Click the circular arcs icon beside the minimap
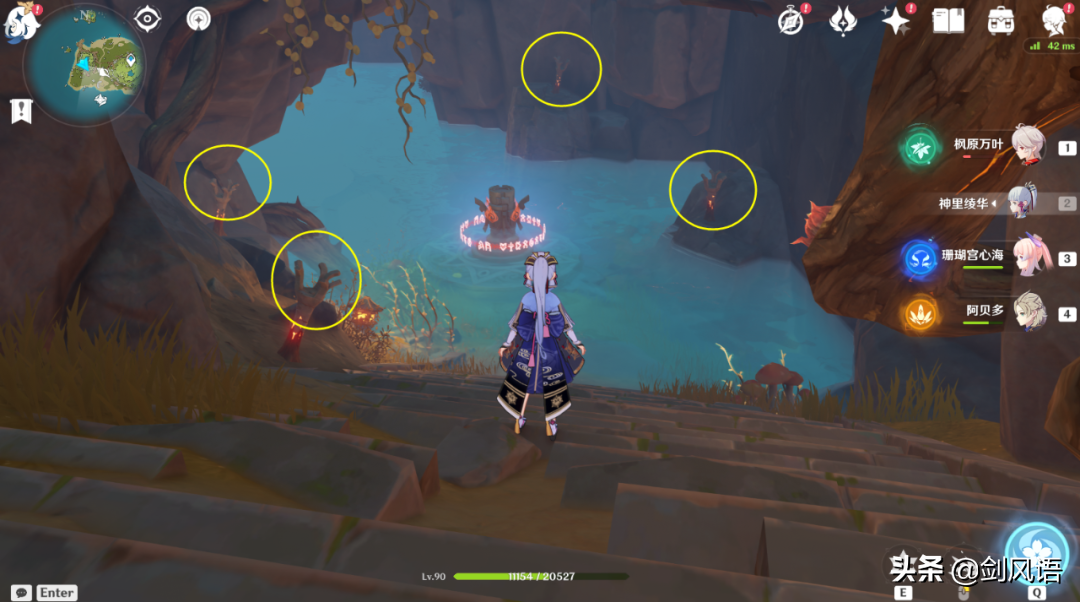The height and width of the screenshot is (602, 1080). pyautogui.click(x=199, y=19)
